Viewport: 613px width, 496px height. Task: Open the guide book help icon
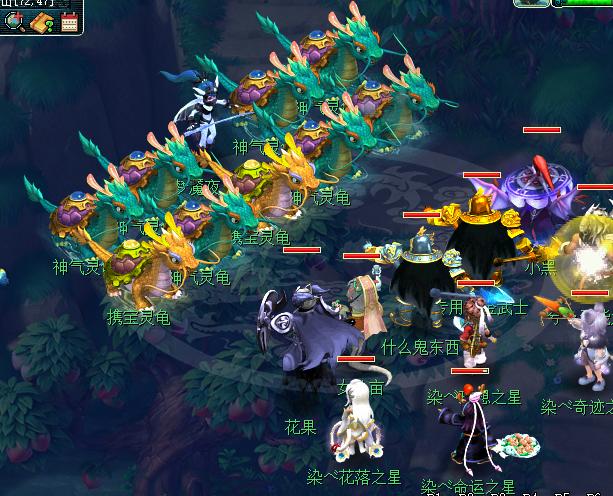click(x=42, y=22)
